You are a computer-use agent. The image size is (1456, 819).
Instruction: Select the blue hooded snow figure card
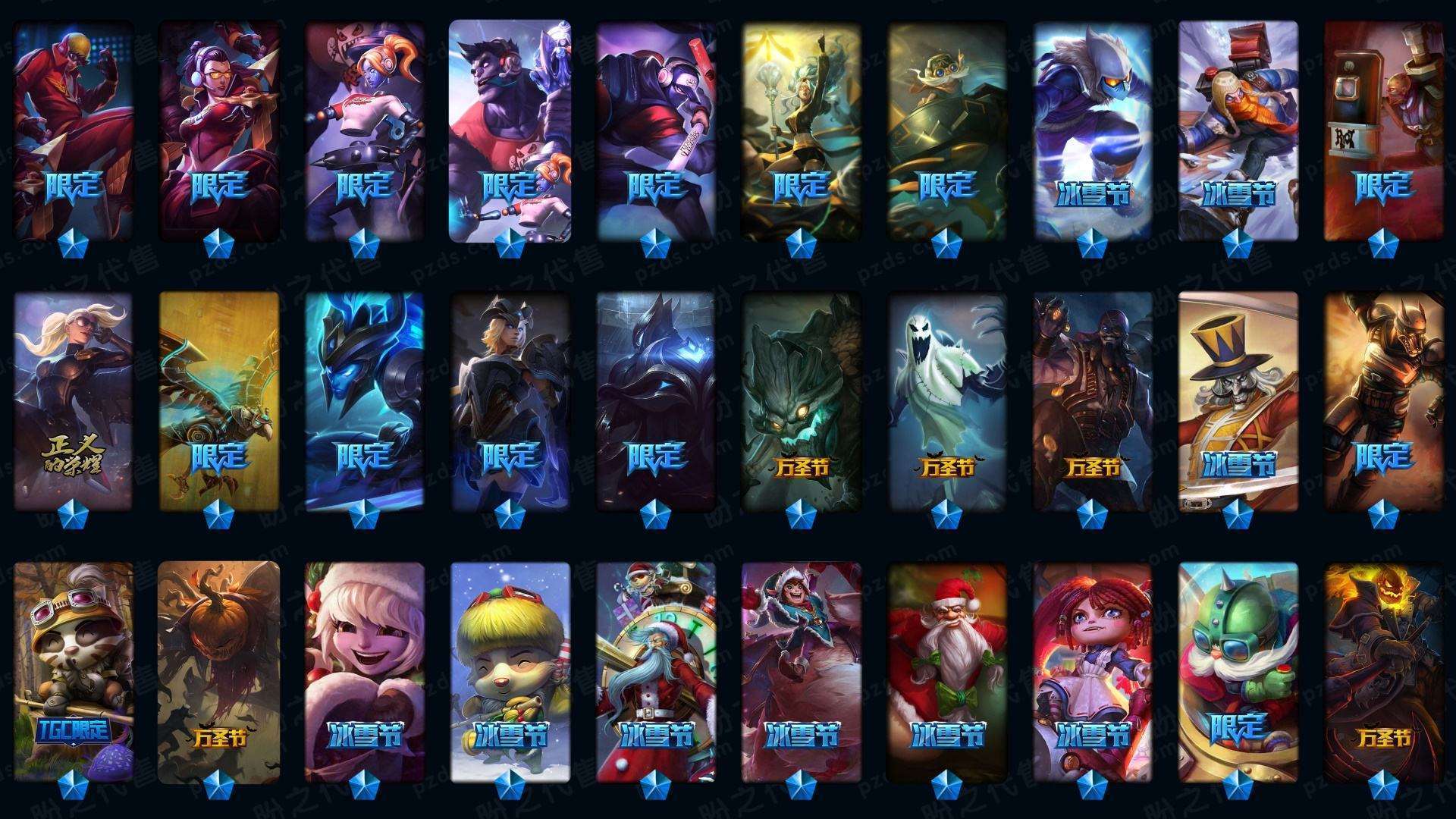click(x=1092, y=129)
